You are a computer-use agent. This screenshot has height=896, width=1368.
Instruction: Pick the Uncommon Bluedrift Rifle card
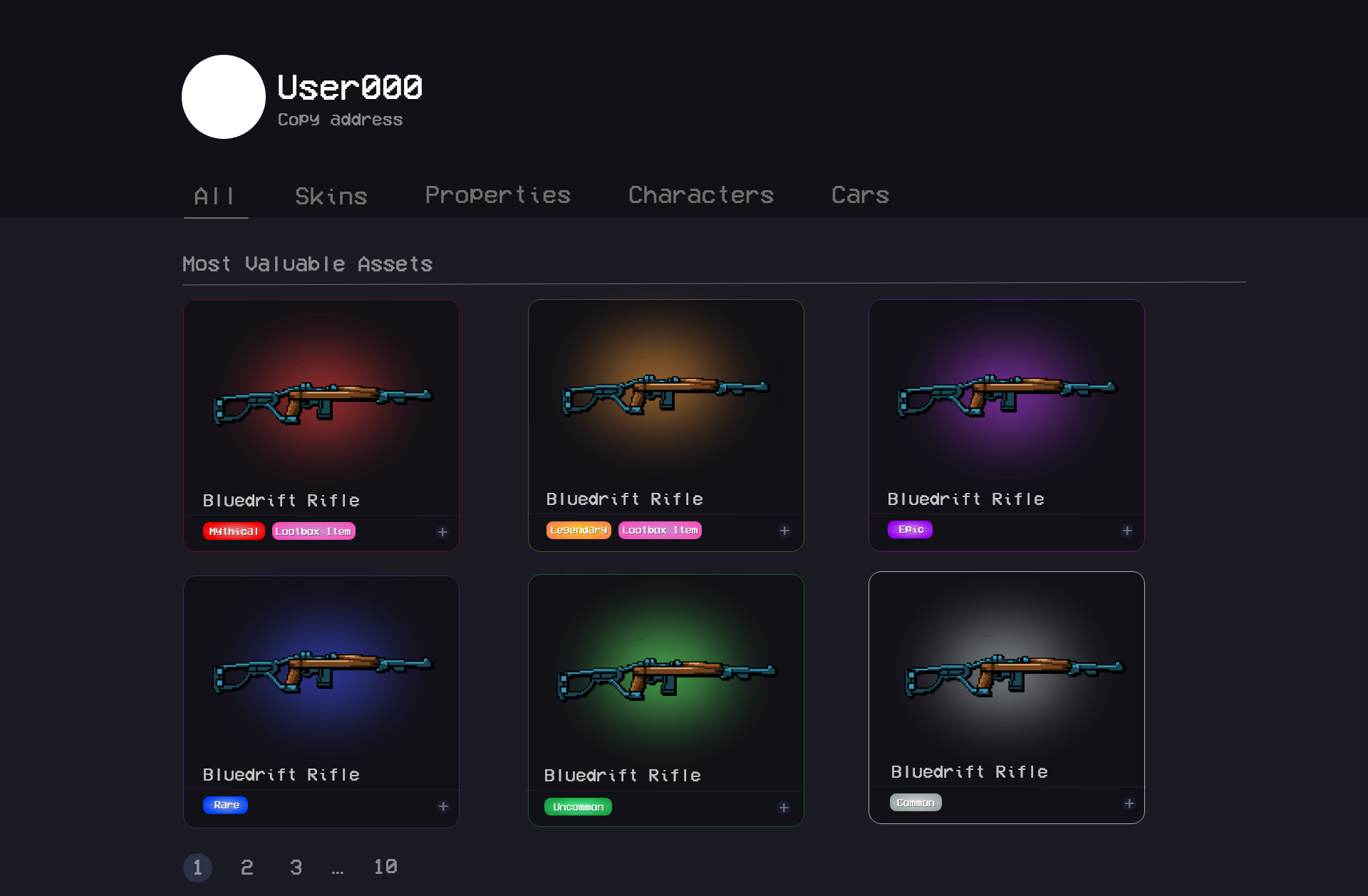click(x=665, y=680)
